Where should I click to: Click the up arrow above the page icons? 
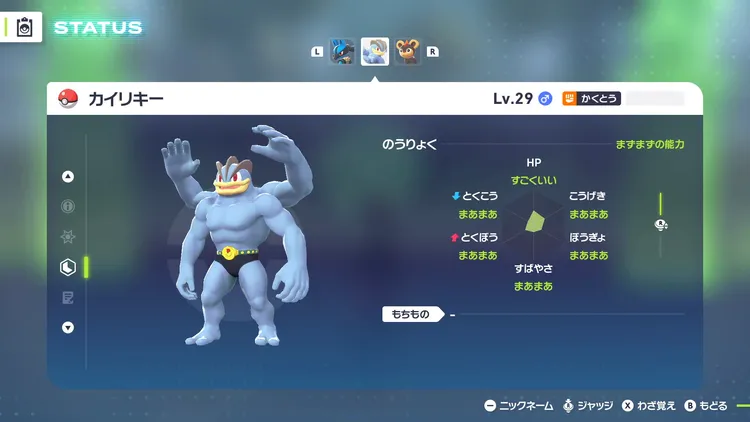(68, 177)
